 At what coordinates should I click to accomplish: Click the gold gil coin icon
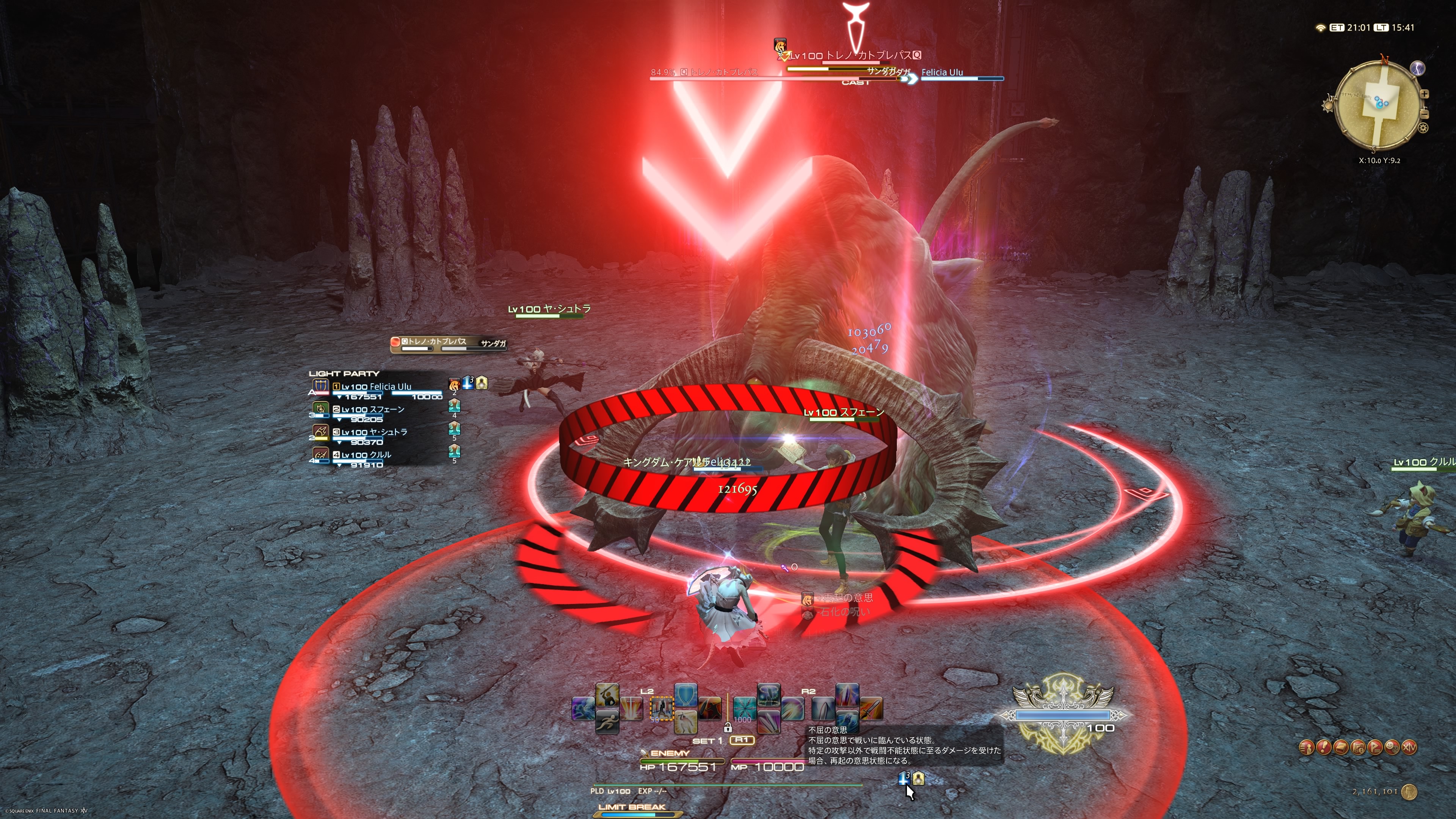[x=1410, y=792]
